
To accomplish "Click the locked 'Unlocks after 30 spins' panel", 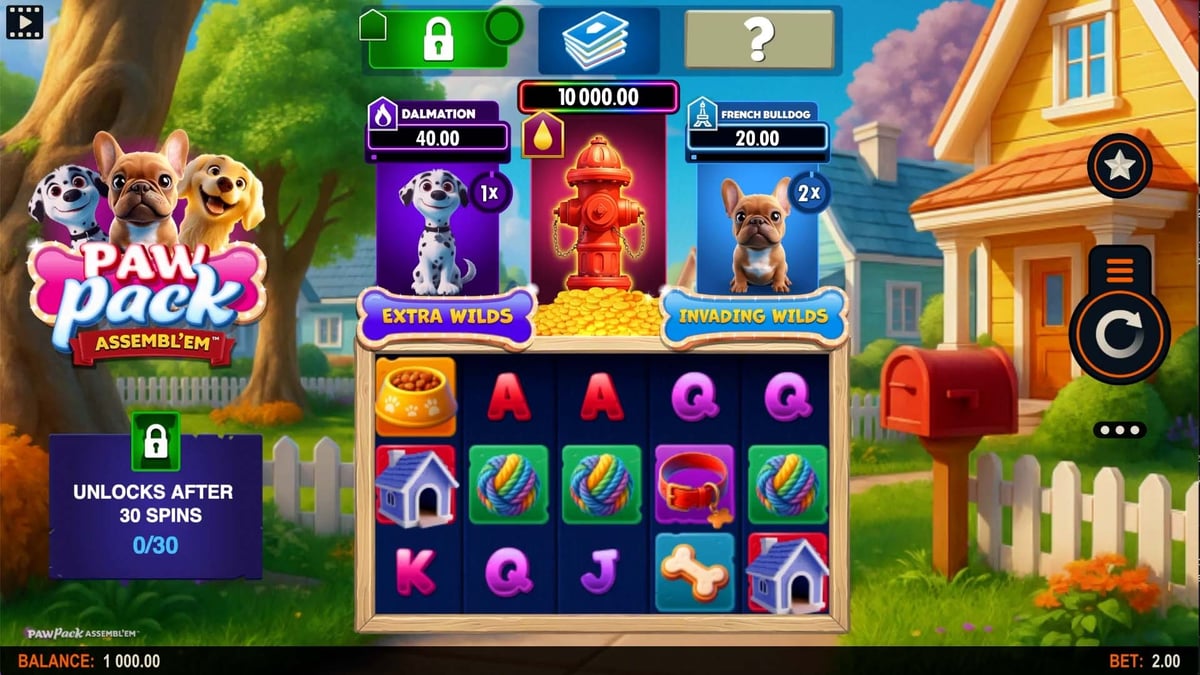I will (x=156, y=504).
